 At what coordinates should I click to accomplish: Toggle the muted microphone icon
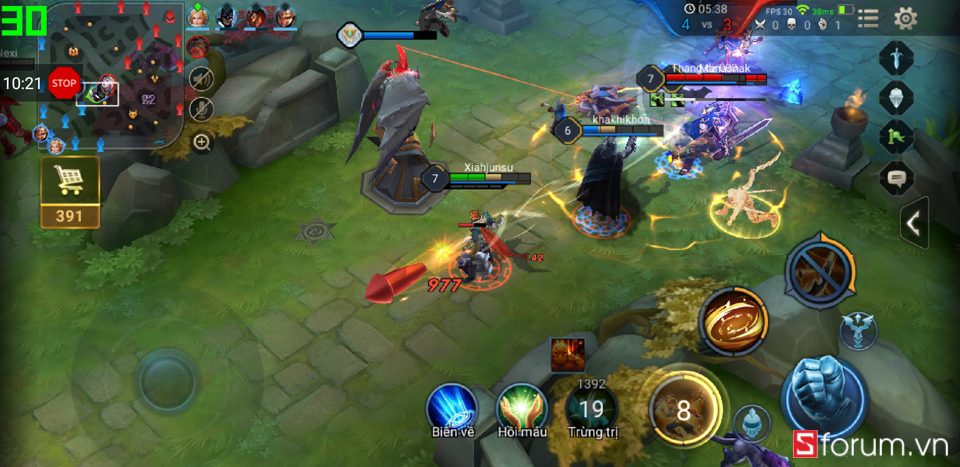[201, 109]
